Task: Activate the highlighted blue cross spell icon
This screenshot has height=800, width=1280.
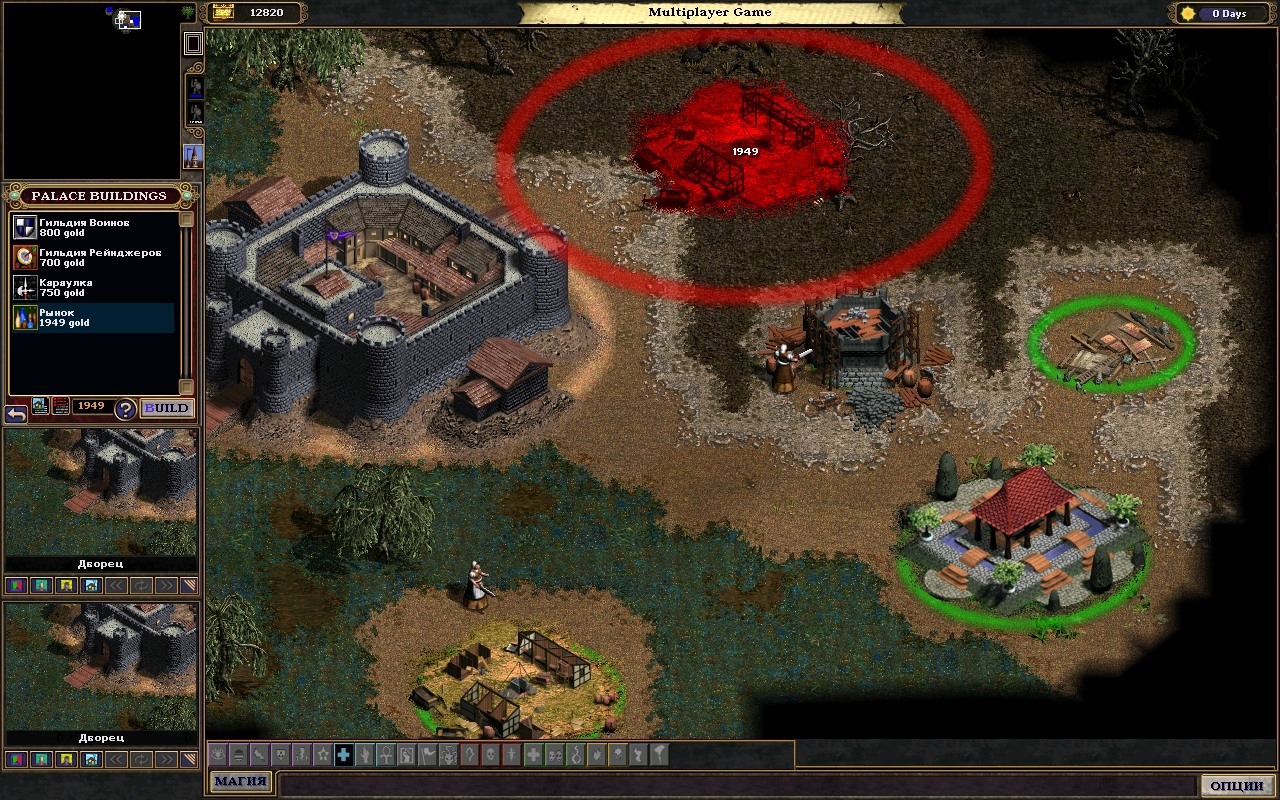Action: point(343,755)
